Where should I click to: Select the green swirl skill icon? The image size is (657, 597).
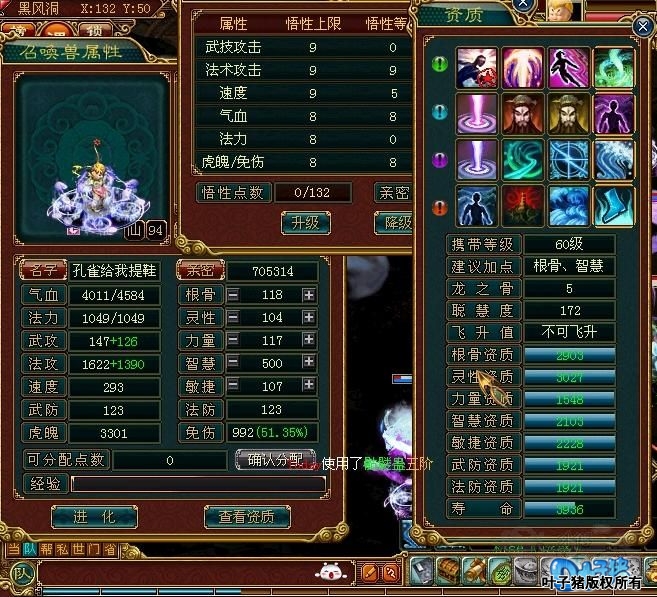[613, 67]
